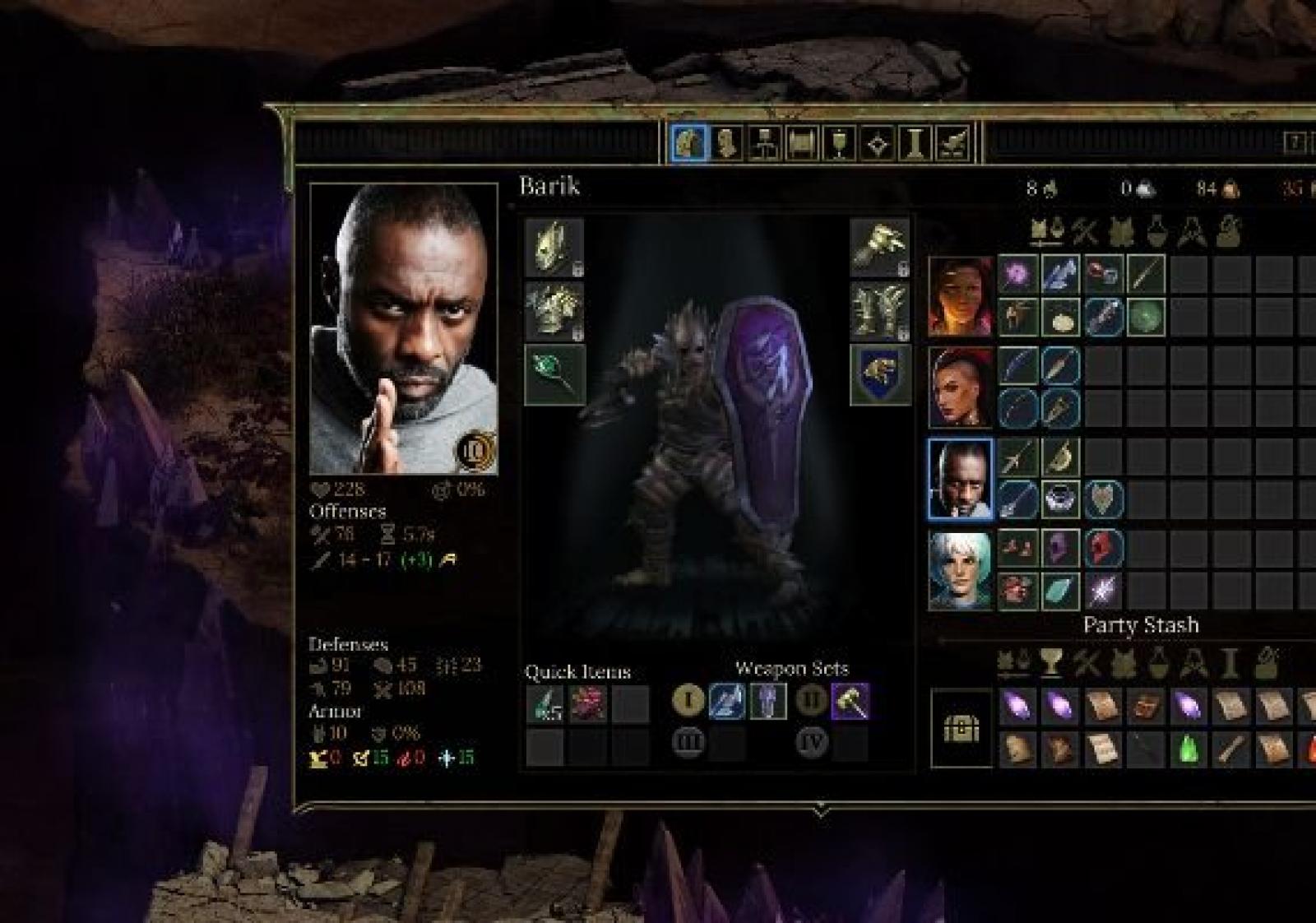
Task: Filter inventory by the potion flask icon
Action: [x=1156, y=232]
